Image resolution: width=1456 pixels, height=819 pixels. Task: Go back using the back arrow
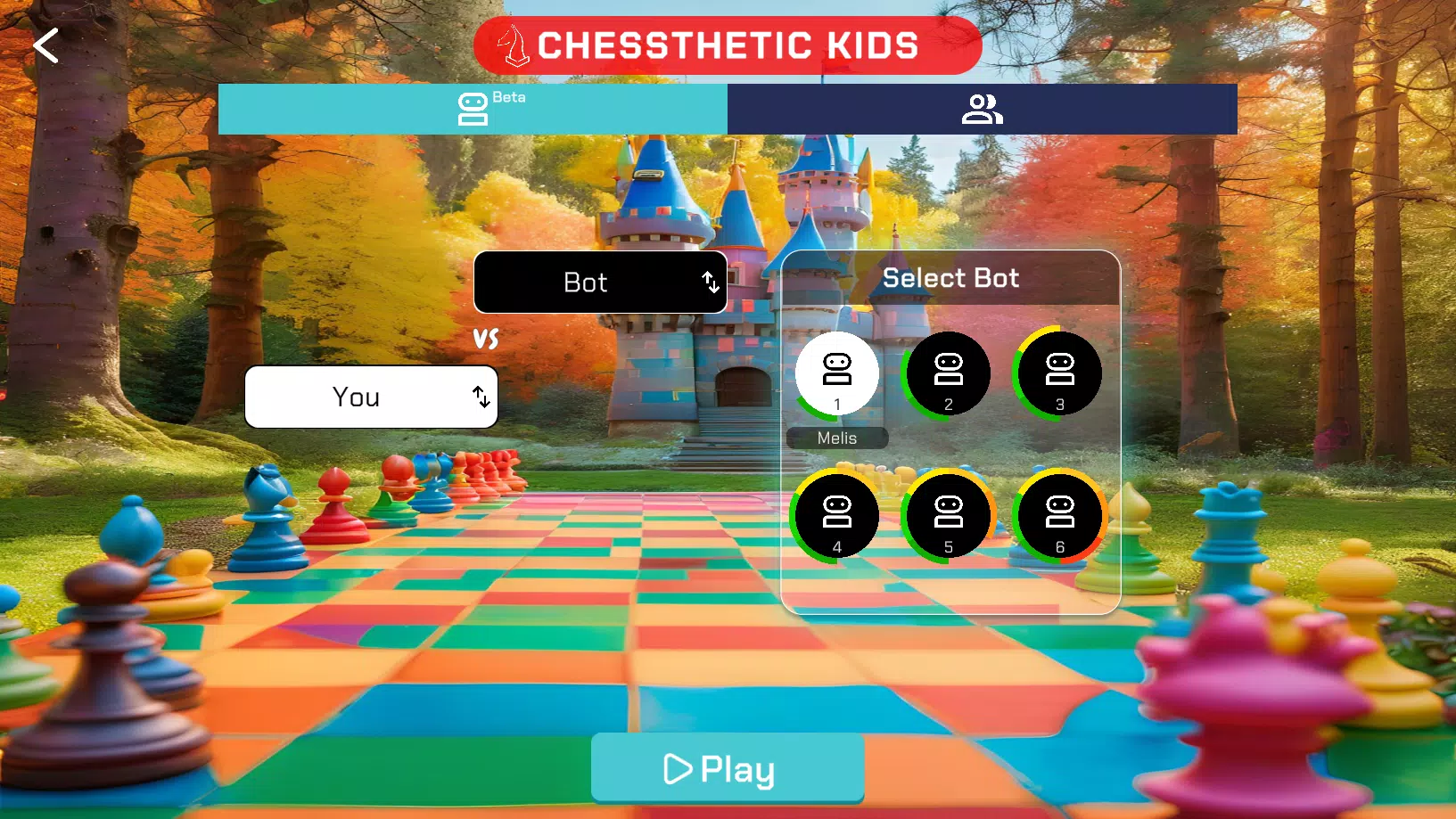point(45,45)
